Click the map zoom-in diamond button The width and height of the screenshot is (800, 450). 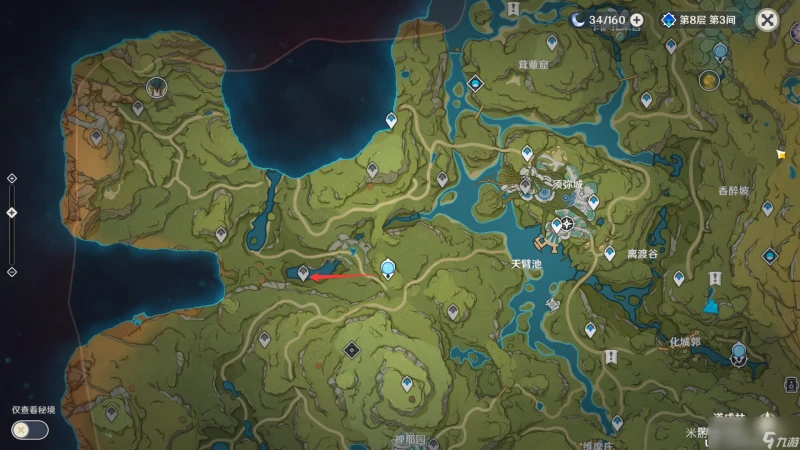coord(12,178)
